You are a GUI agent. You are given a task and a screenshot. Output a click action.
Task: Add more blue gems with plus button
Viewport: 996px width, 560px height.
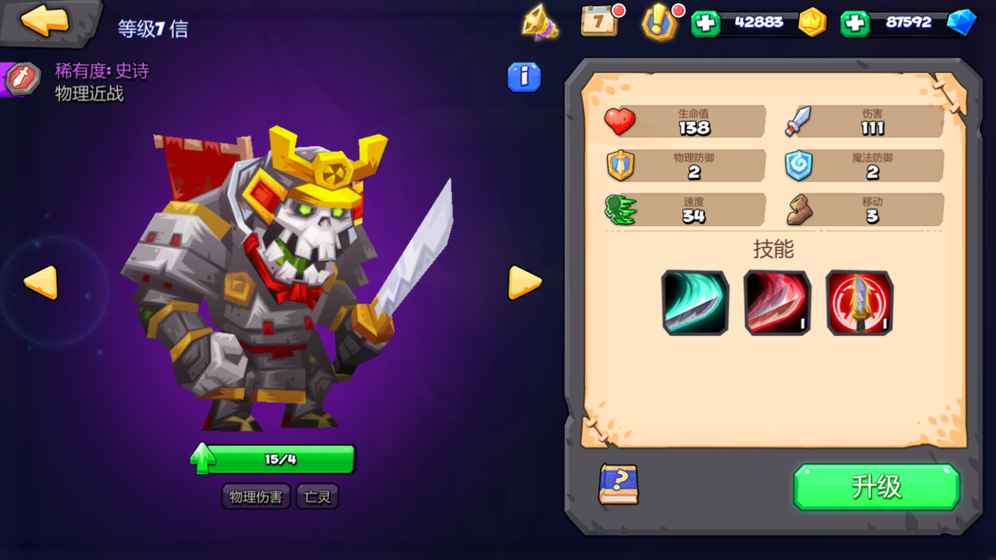[855, 23]
